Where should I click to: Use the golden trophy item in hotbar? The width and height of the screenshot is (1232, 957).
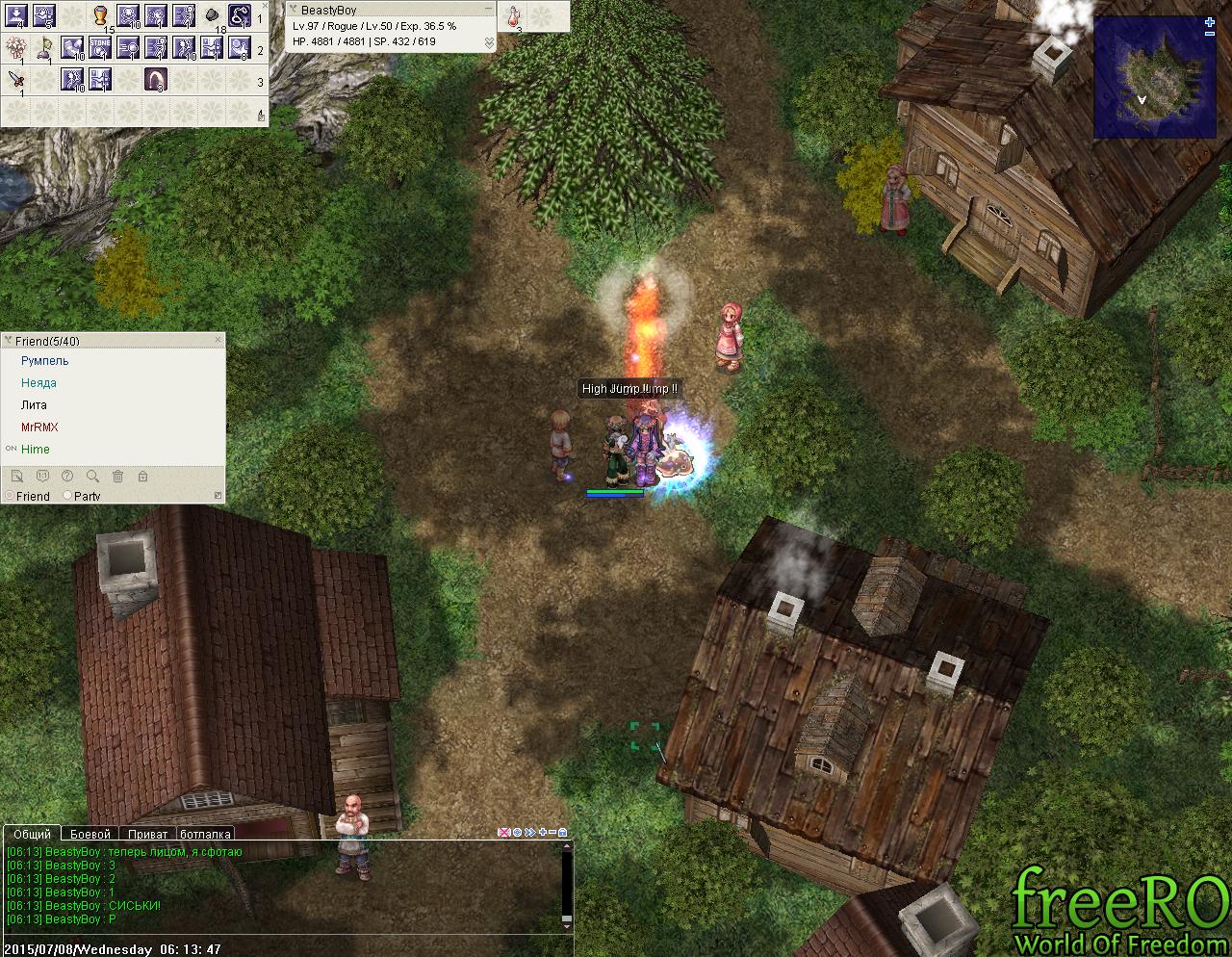coord(100,15)
